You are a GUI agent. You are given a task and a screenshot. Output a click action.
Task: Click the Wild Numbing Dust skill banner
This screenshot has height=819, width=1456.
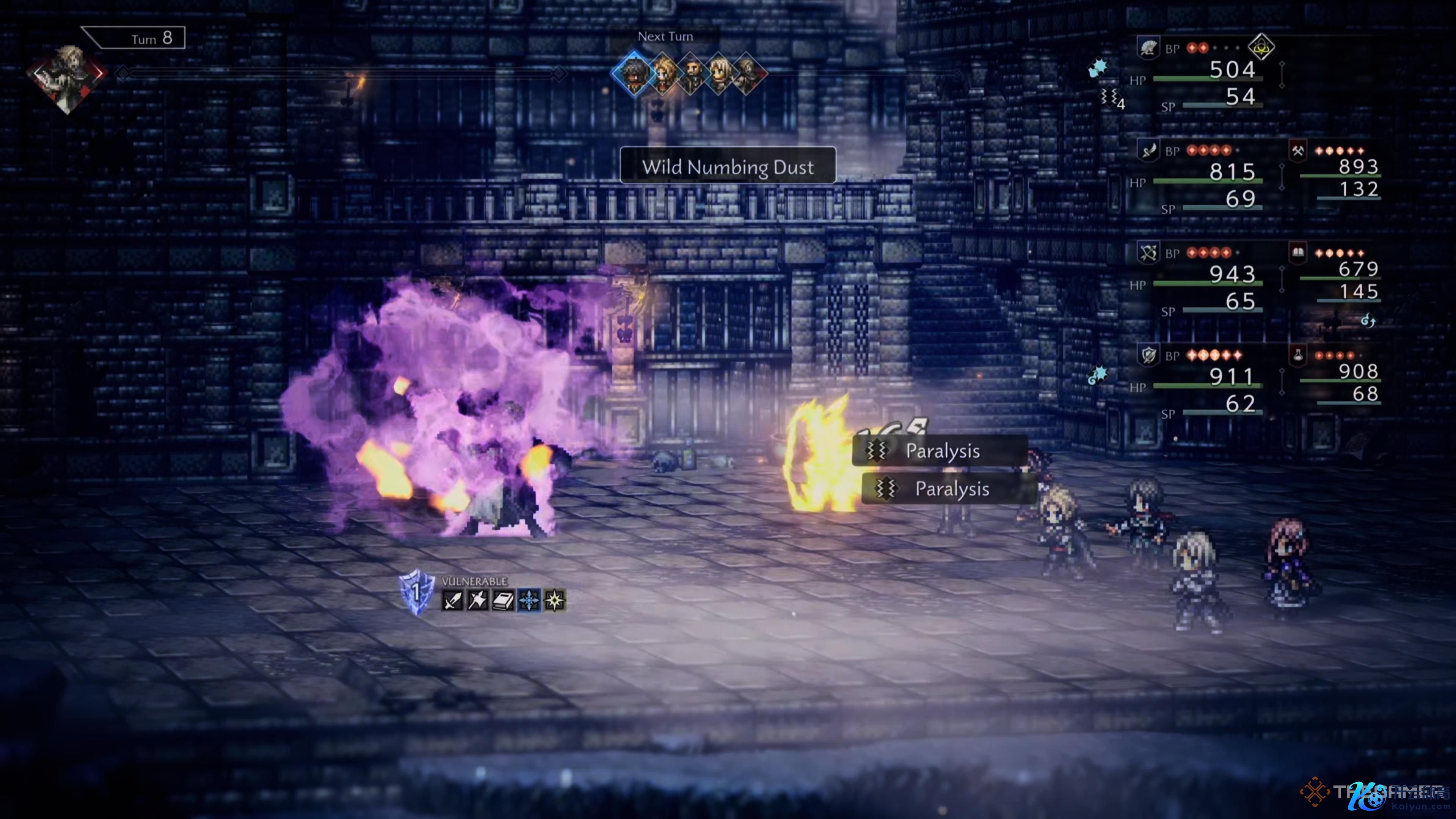point(728,166)
